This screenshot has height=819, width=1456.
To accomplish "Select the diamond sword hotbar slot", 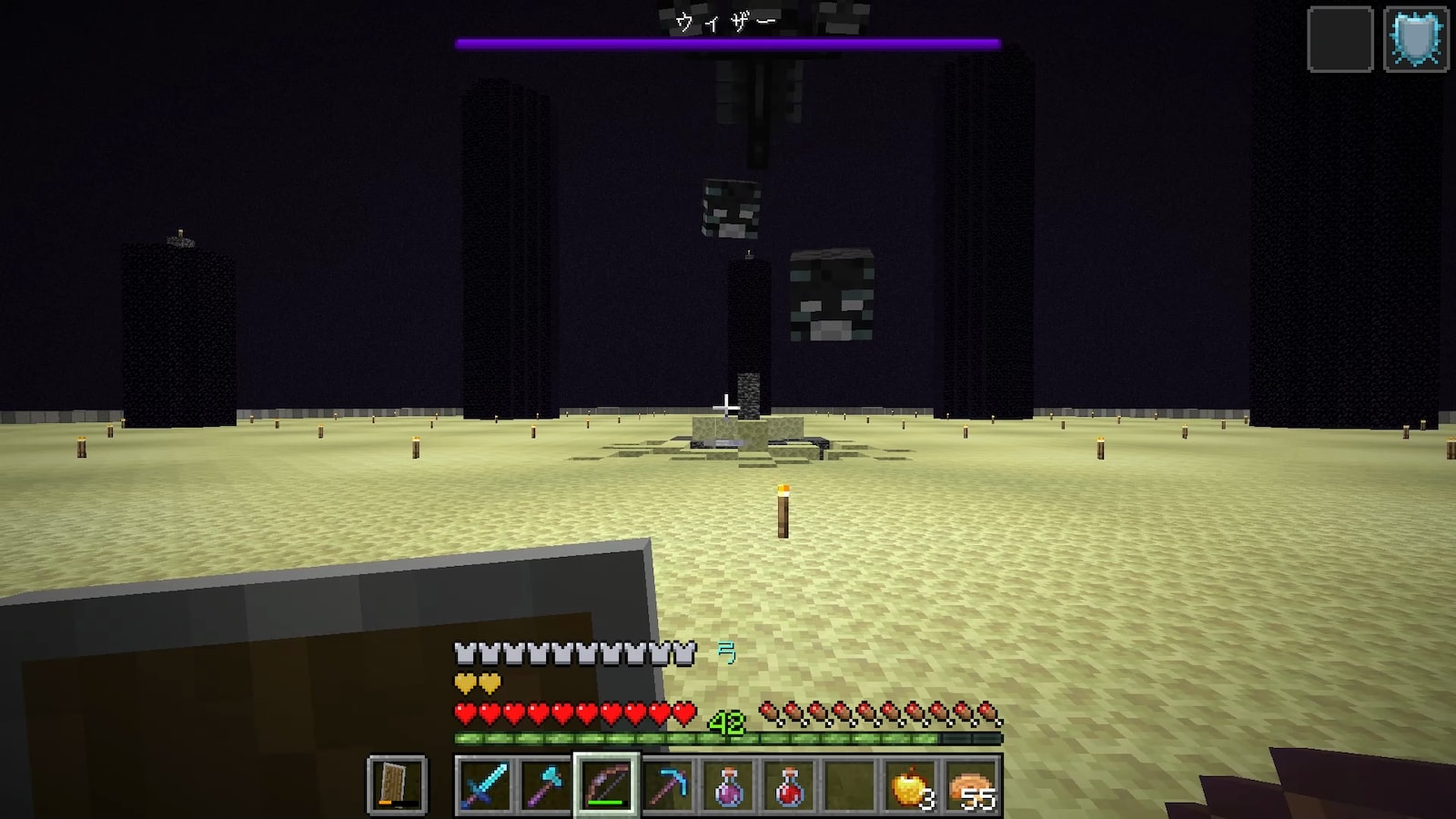I will [x=484, y=784].
